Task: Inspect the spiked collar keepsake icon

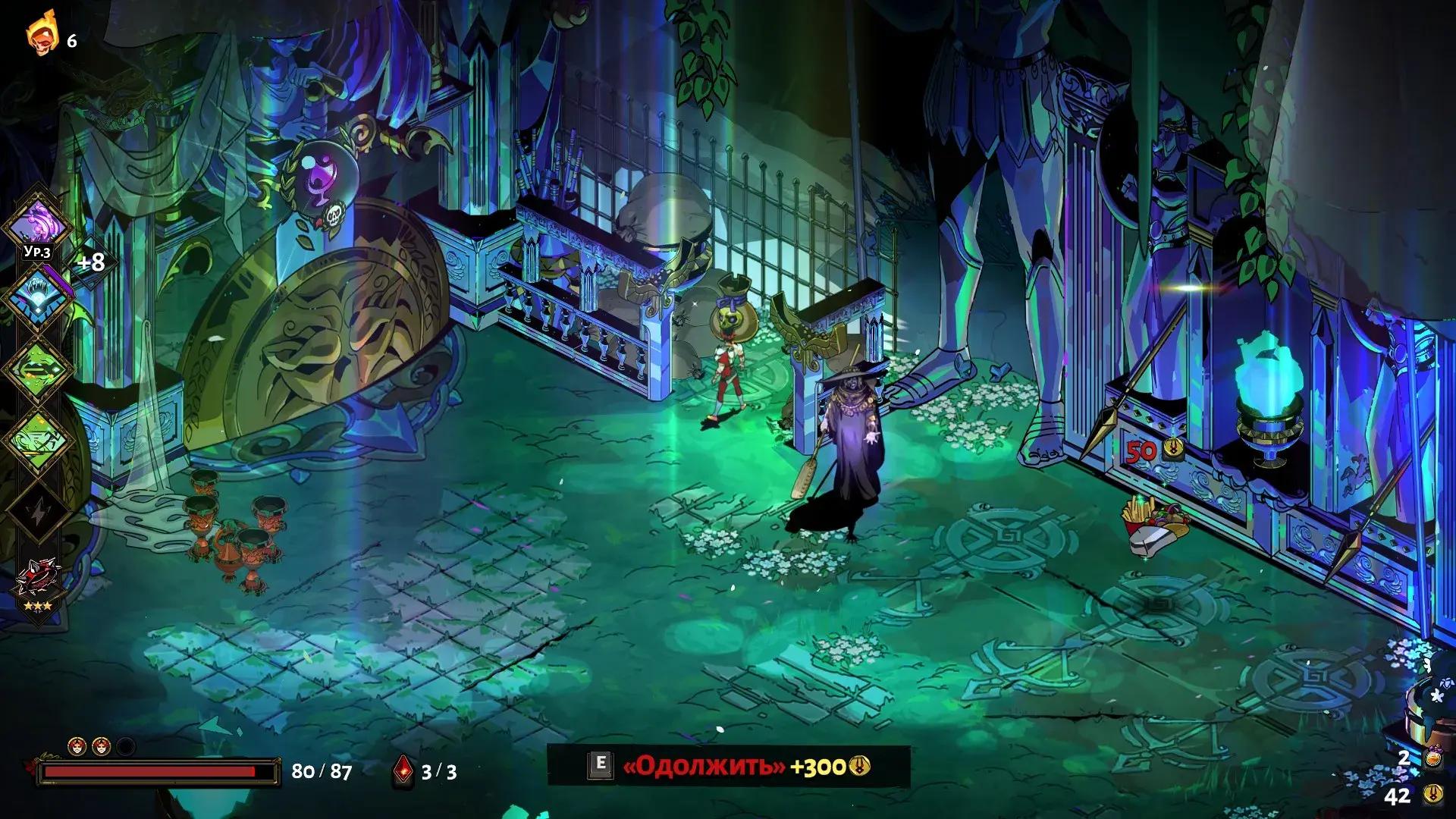Action: click(x=37, y=585)
